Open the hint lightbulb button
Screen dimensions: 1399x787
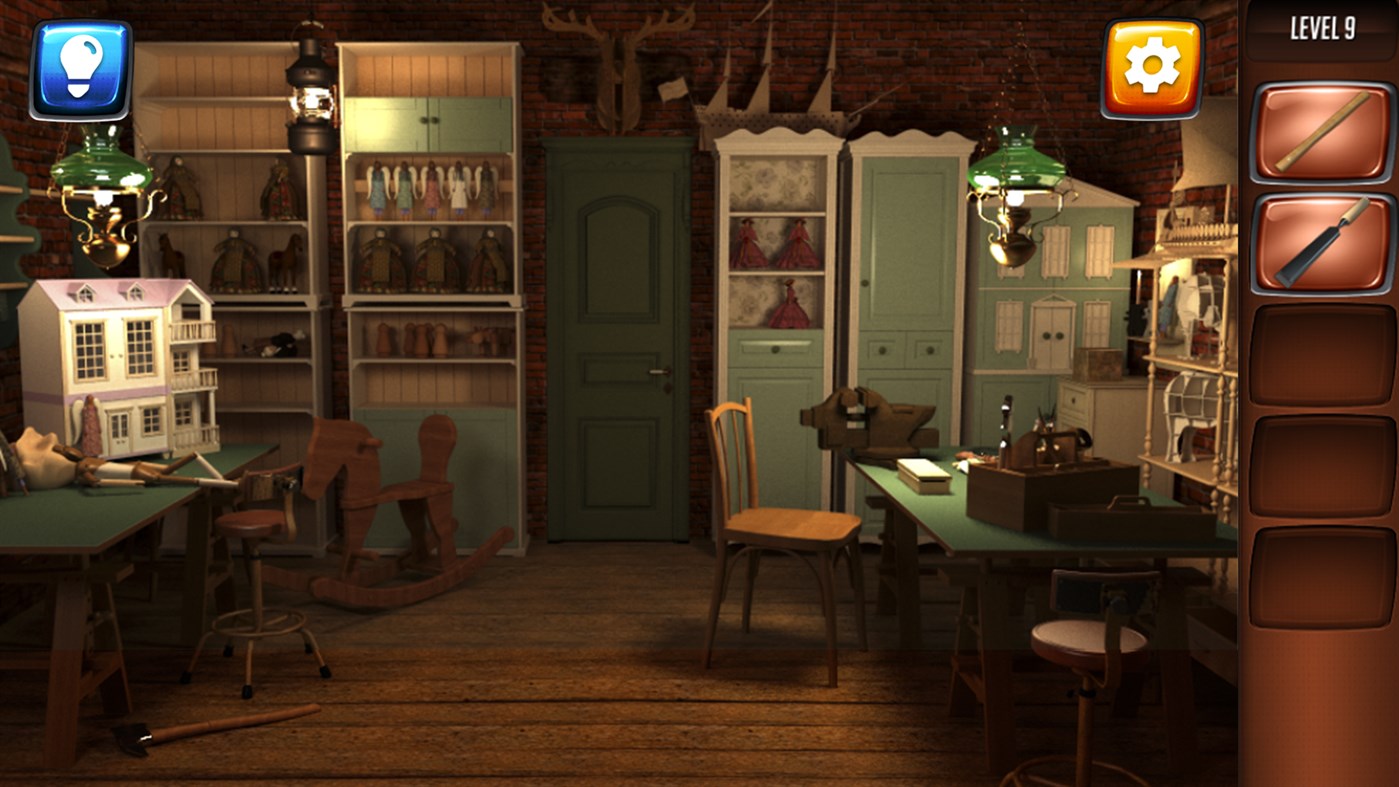point(82,68)
